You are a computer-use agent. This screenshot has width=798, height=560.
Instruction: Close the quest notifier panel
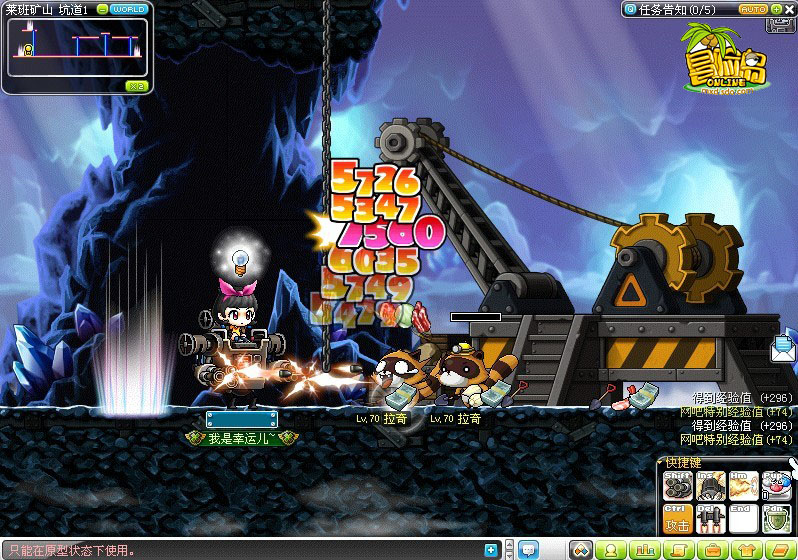pos(790,9)
